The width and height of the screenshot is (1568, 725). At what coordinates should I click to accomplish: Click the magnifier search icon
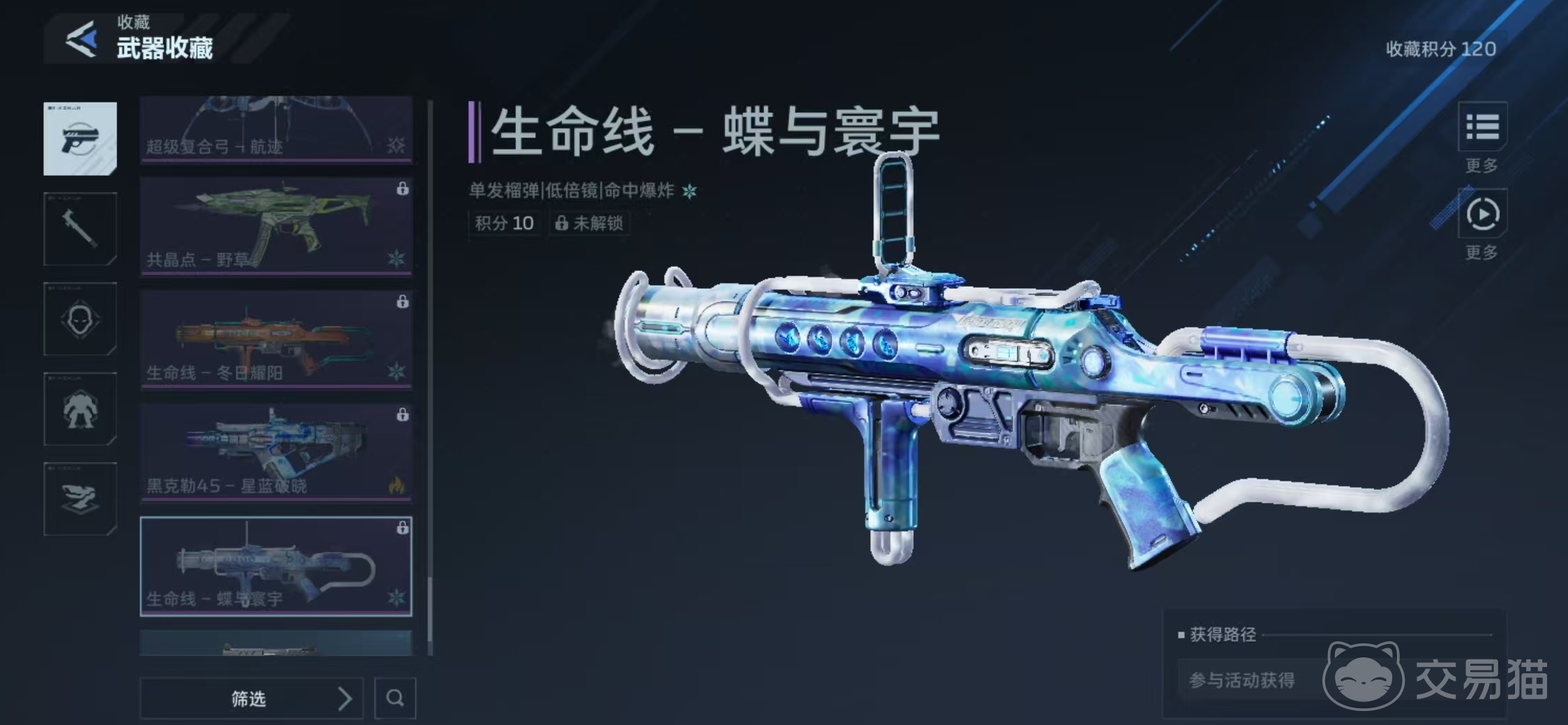(395, 698)
